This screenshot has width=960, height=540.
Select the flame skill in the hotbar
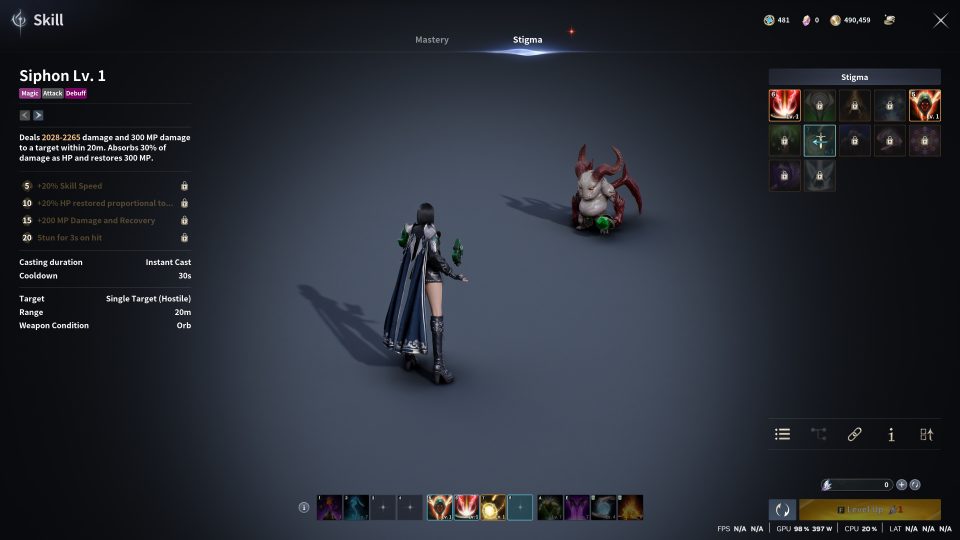(630, 507)
